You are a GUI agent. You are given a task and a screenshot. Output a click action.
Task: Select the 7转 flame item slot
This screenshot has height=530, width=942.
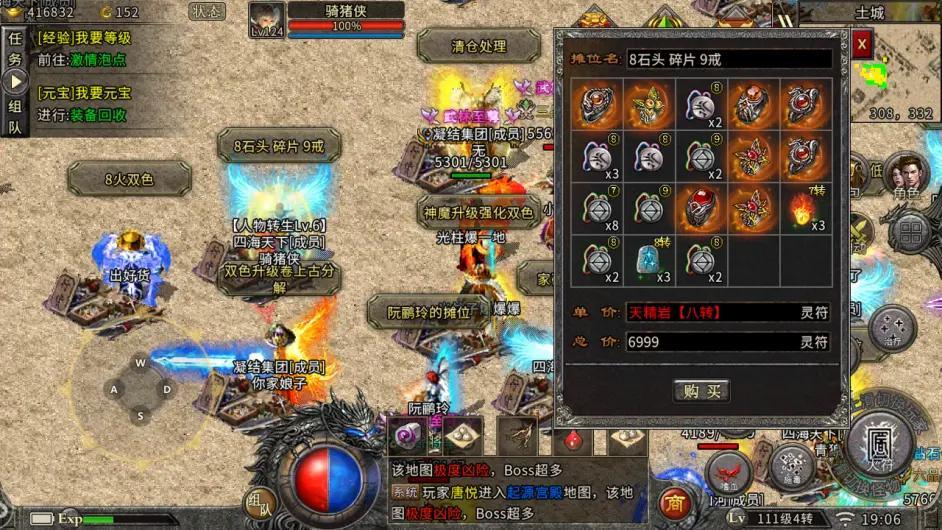tap(806, 209)
